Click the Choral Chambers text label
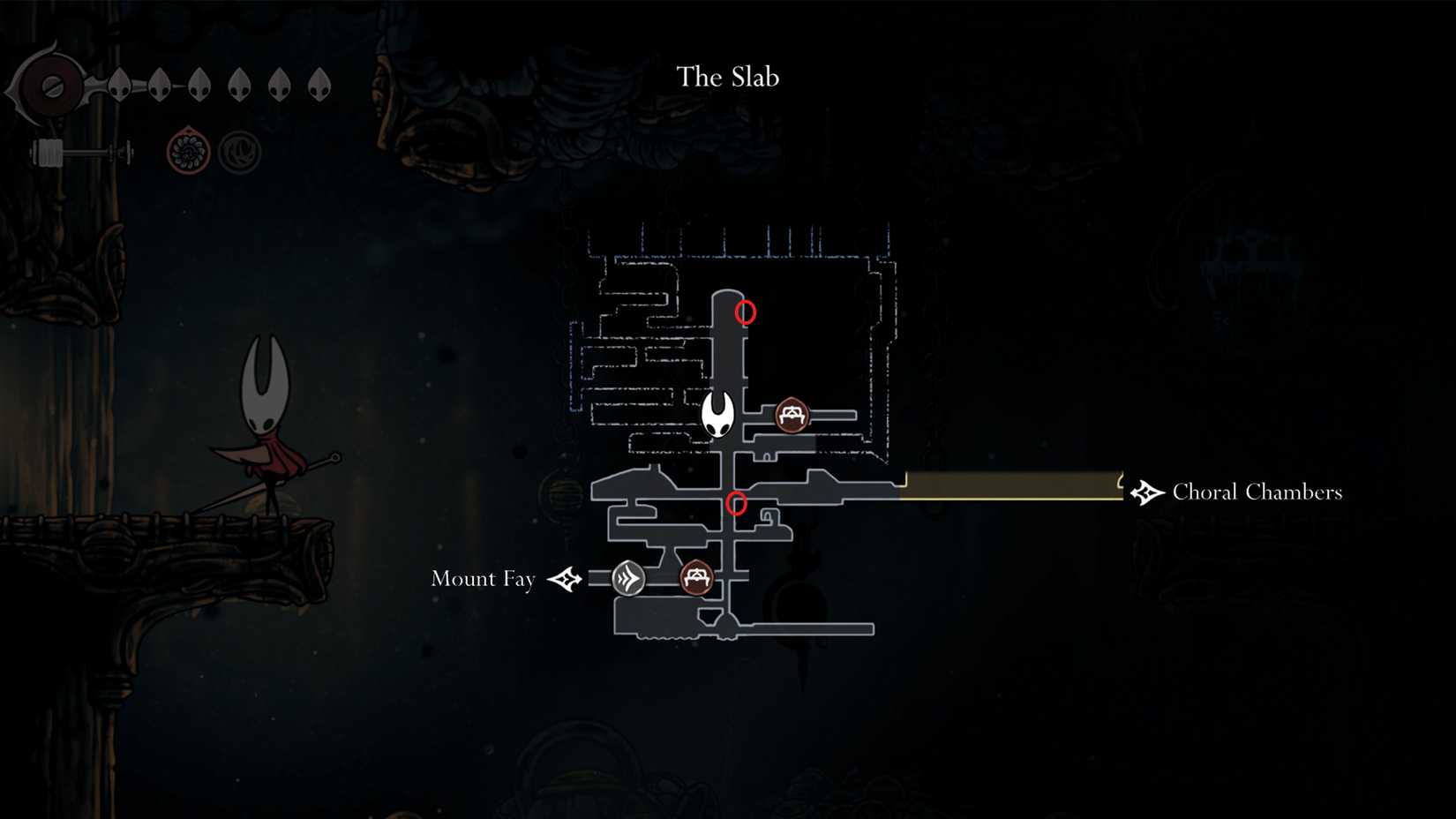Viewport: 1456px width, 819px height. click(1256, 492)
